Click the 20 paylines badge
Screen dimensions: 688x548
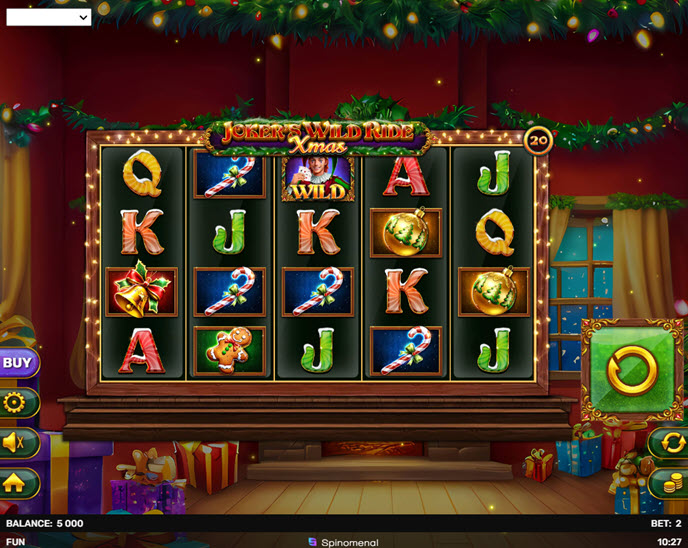point(538,141)
